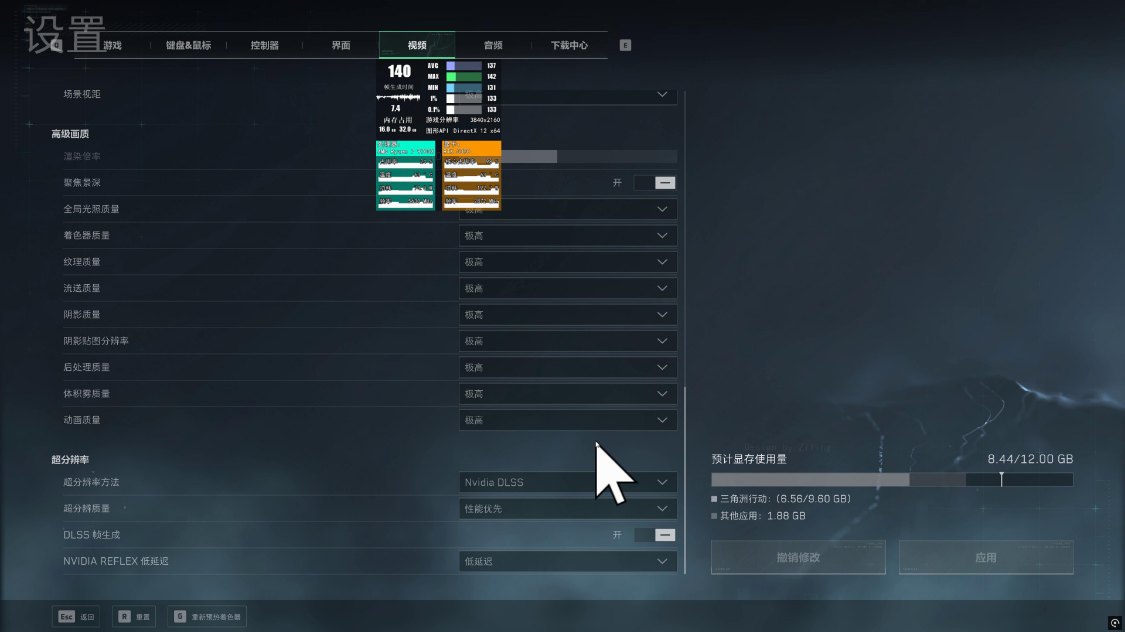The width and height of the screenshot is (1125, 632).
Task: Toggle the 聚焦景深 switch
Action: (x=655, y=183)
